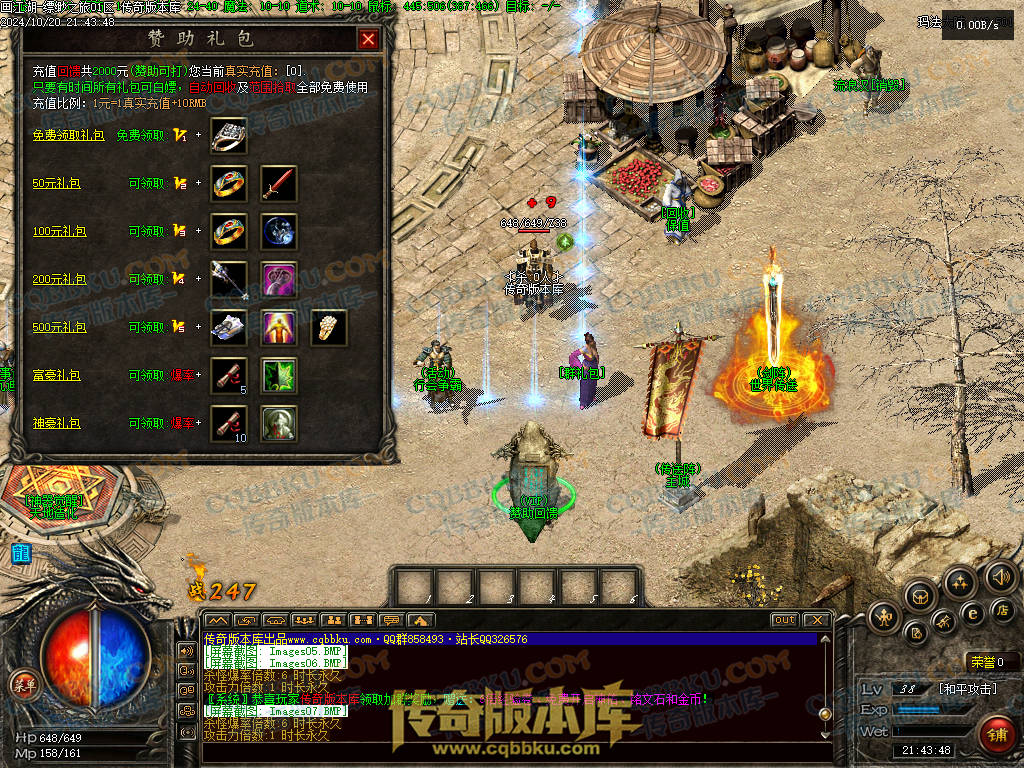Viewport: 1024px width, 768px height.
Task: Select the 100元礼包 gift pack link
Action: [x=59, y=231]
